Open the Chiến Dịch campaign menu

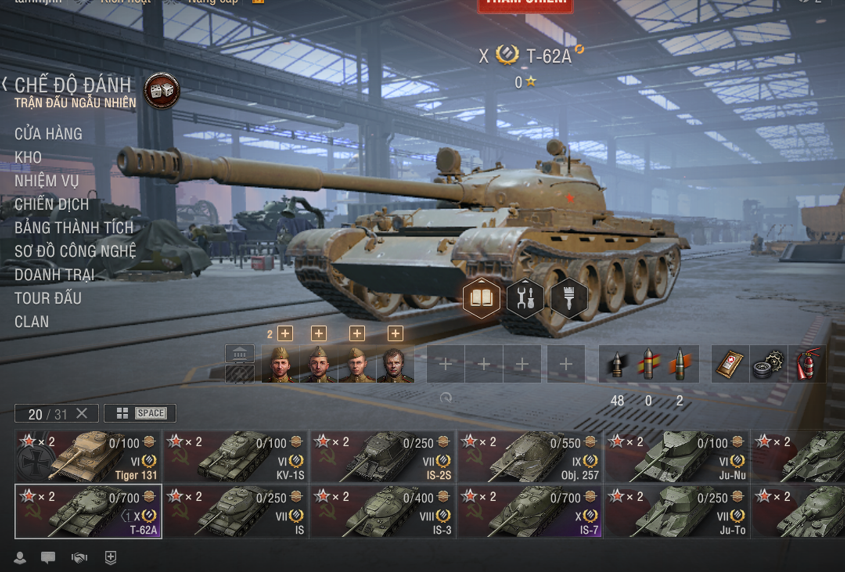[51, 204]
